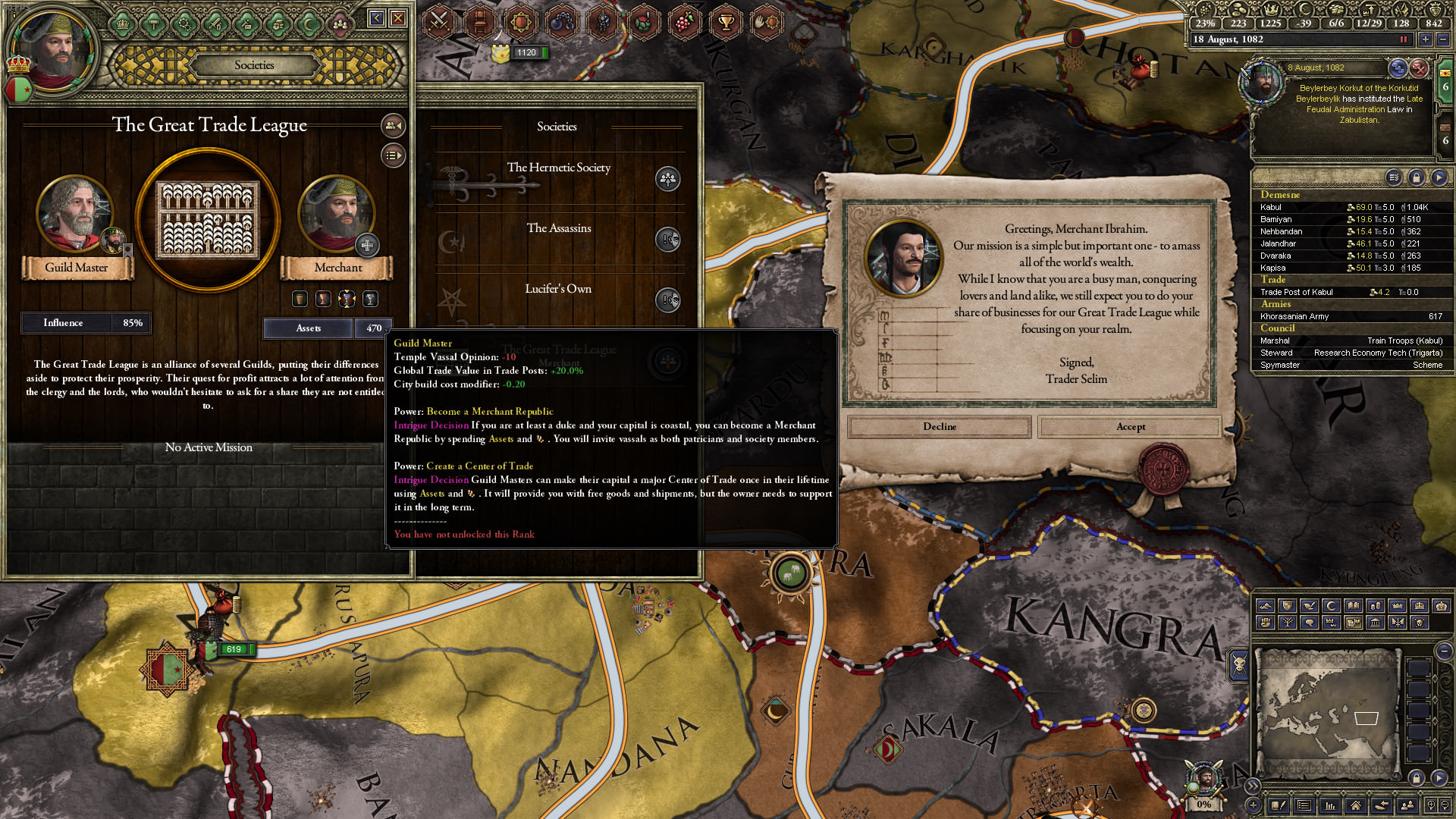Click the world minimap
Screen dimensions: 1456x819
(1326, 714)
